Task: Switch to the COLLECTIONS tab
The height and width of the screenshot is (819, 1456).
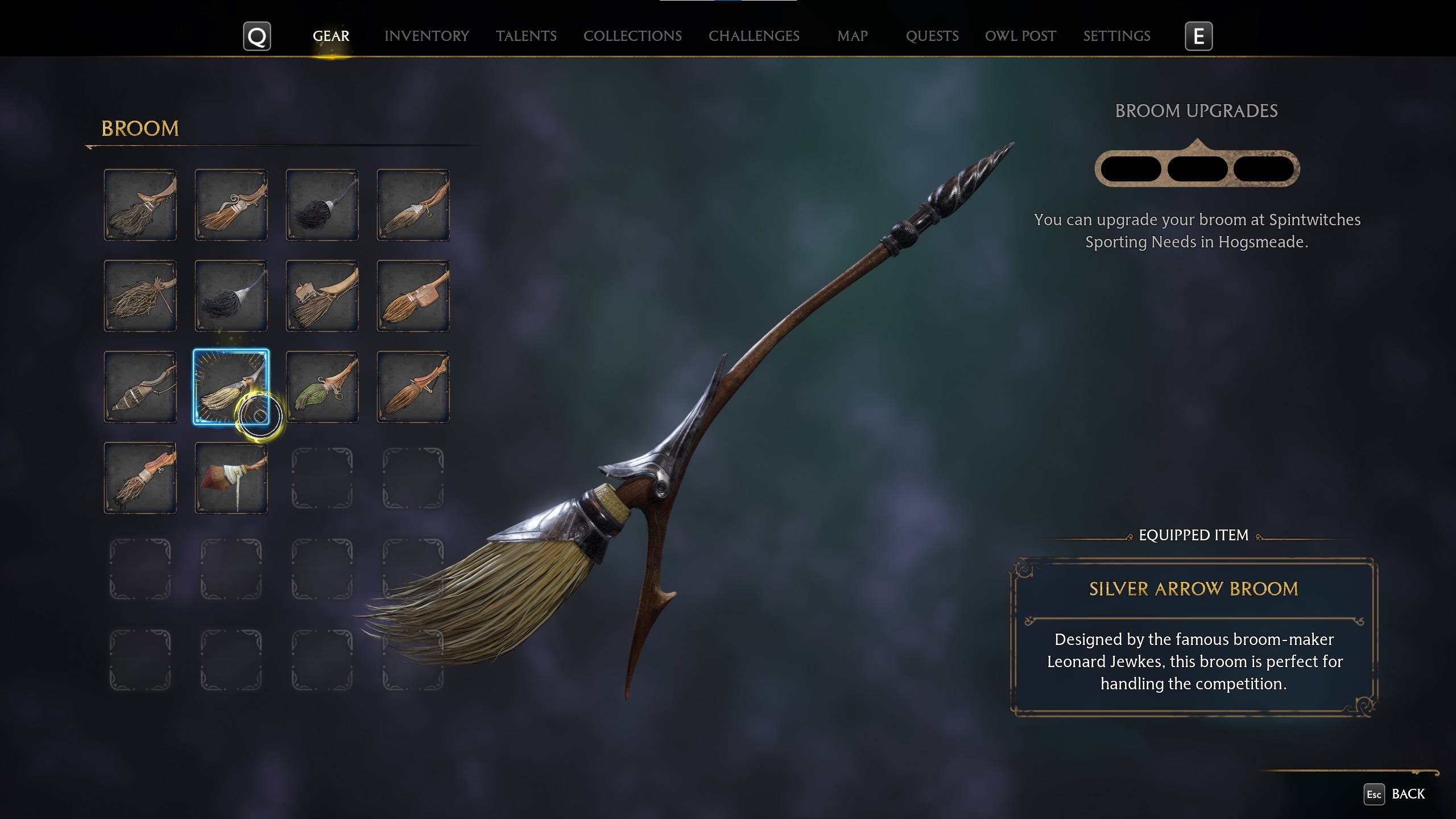Action: pyautogui.click(x=632, y=36)
